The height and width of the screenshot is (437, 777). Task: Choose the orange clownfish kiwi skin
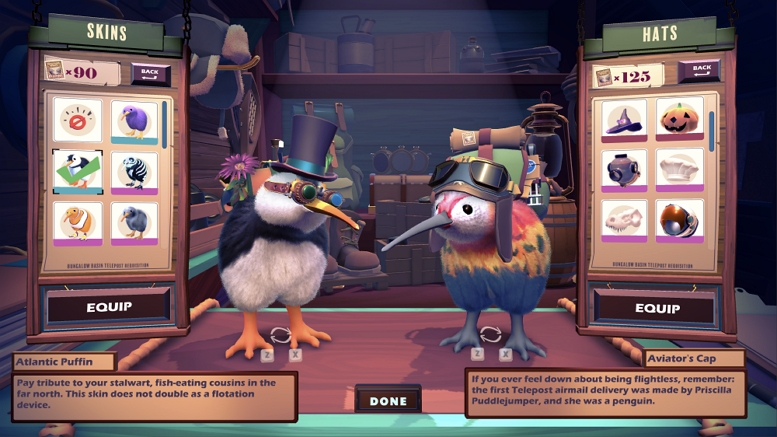77,222
